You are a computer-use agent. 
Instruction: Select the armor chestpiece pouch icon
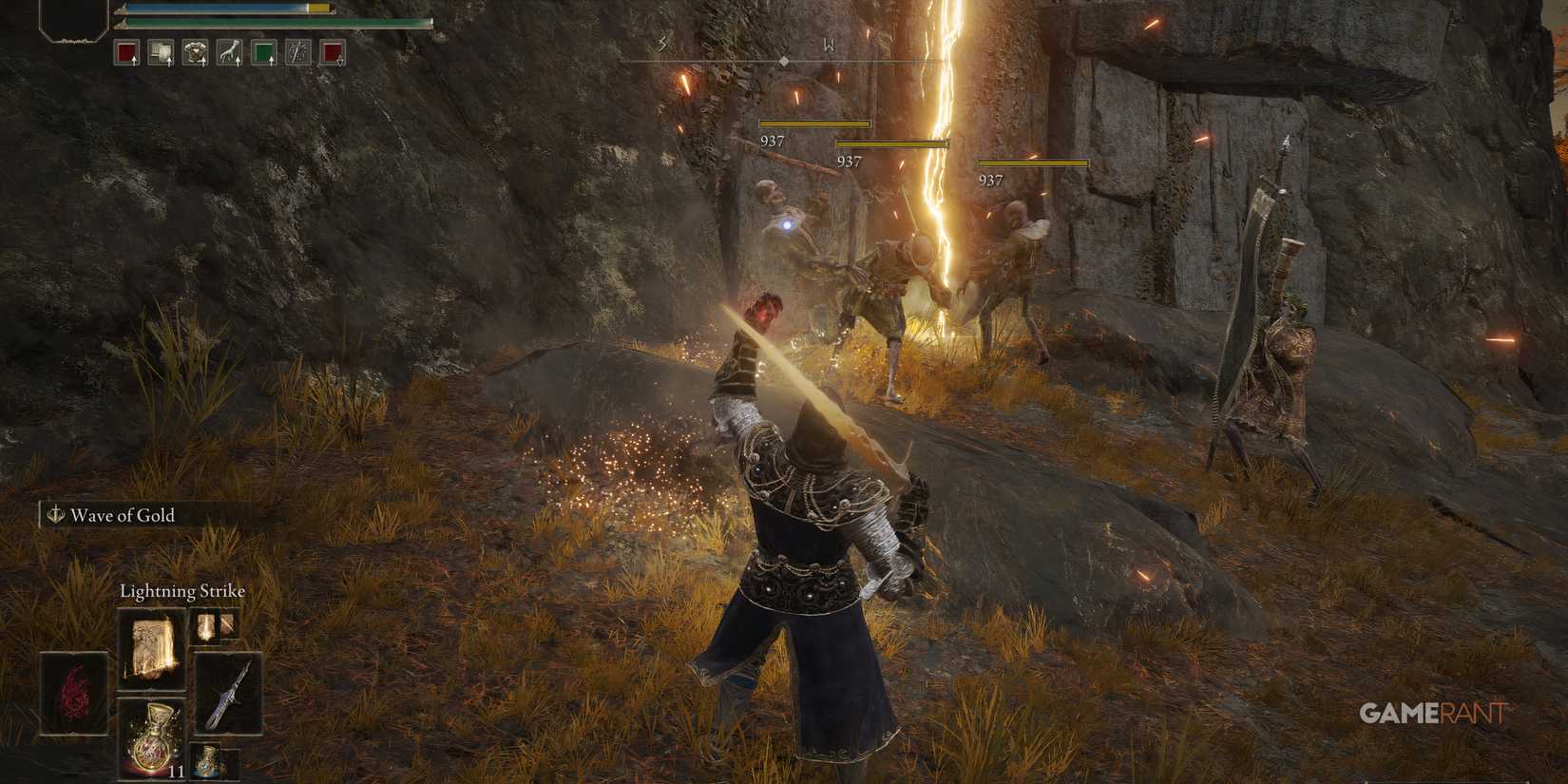(x=197, y=51)
